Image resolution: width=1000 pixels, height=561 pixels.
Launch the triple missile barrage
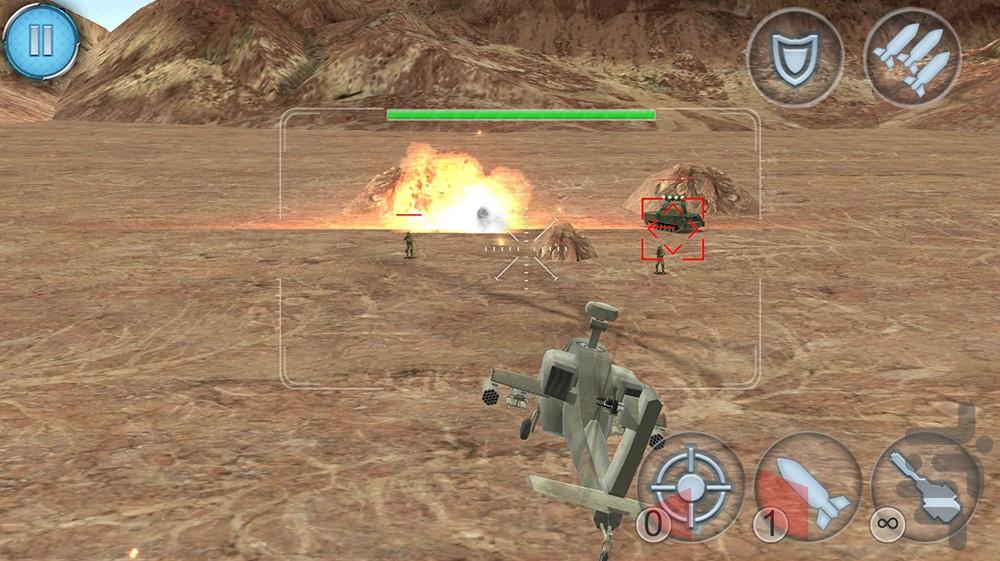(912, 55)
